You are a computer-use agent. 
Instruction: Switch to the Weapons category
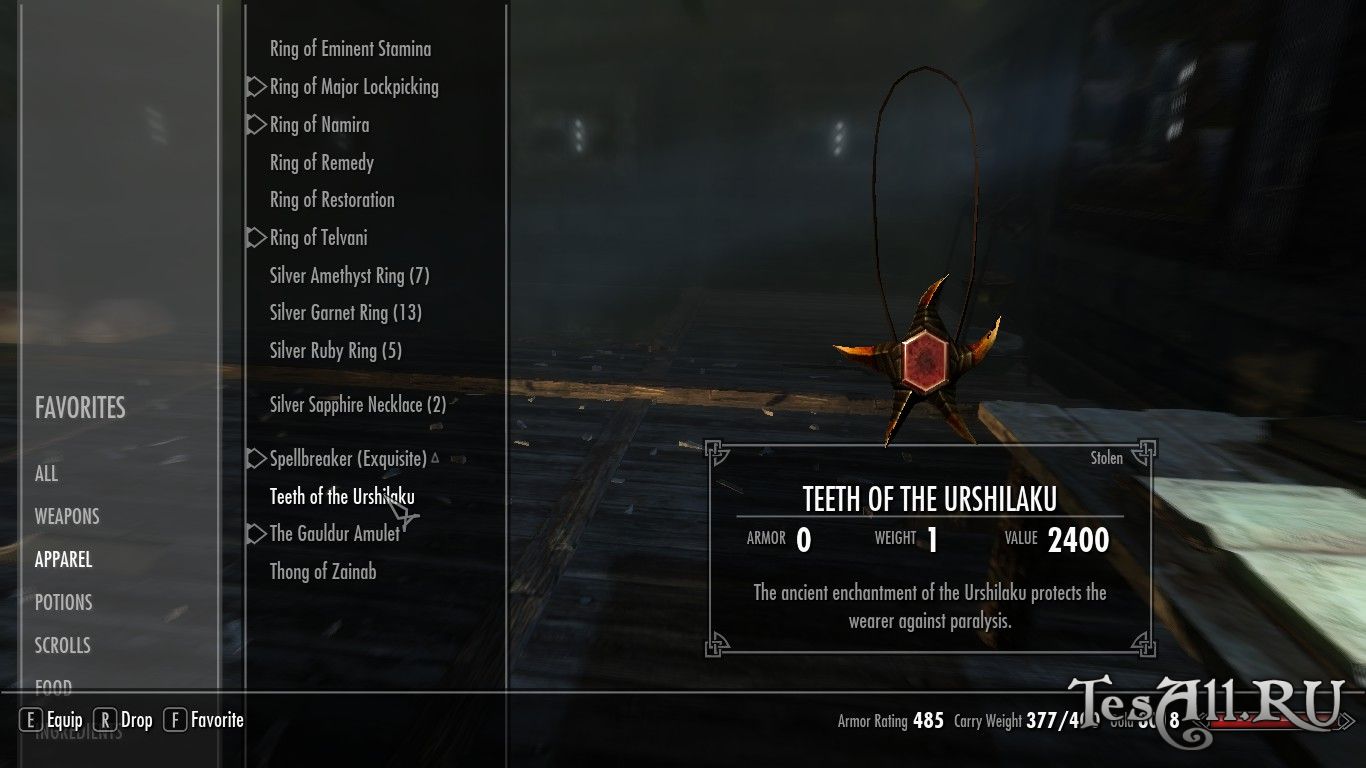67,517
